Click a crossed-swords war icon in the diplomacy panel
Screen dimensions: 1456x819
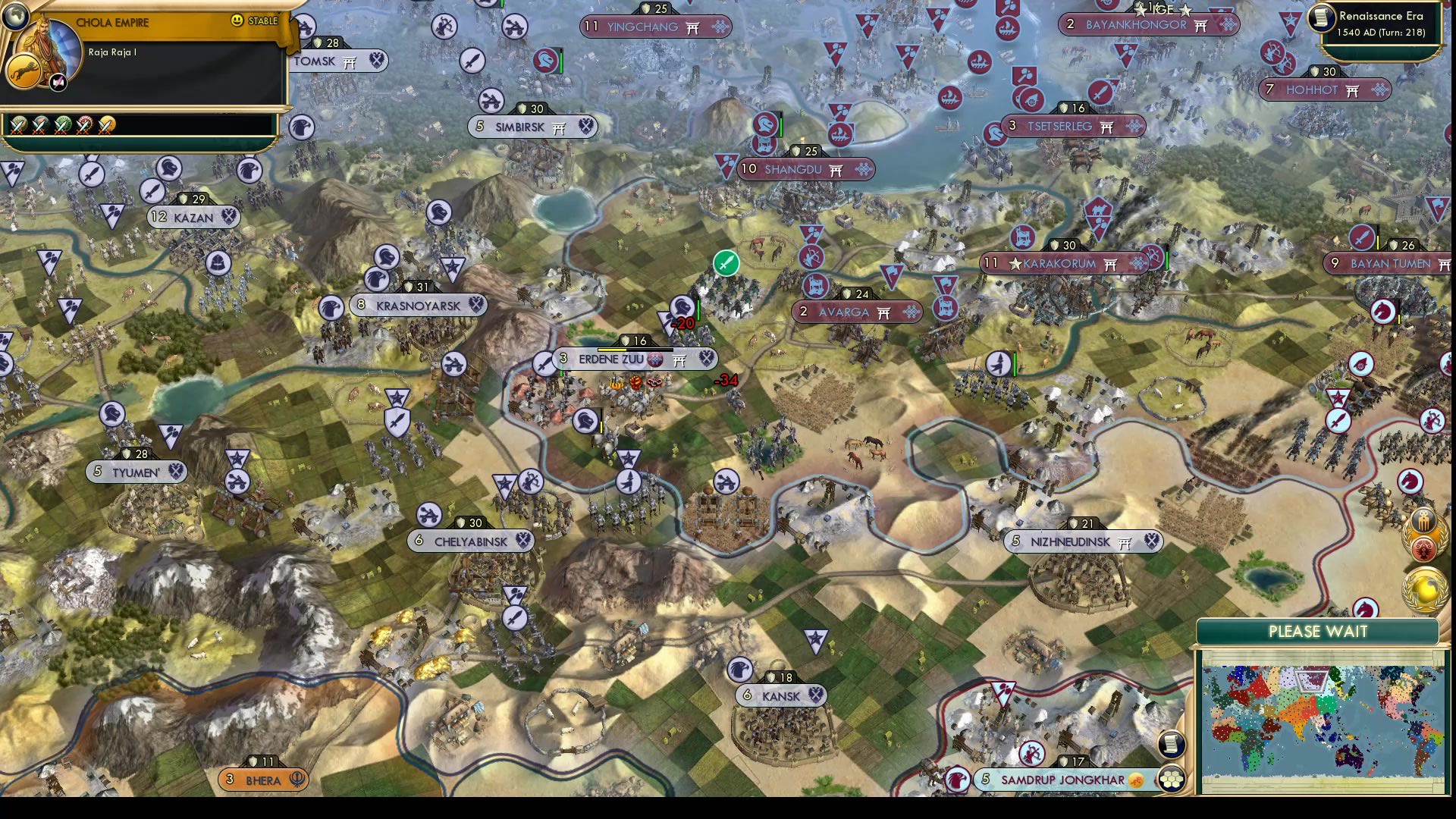click(19, 127)
